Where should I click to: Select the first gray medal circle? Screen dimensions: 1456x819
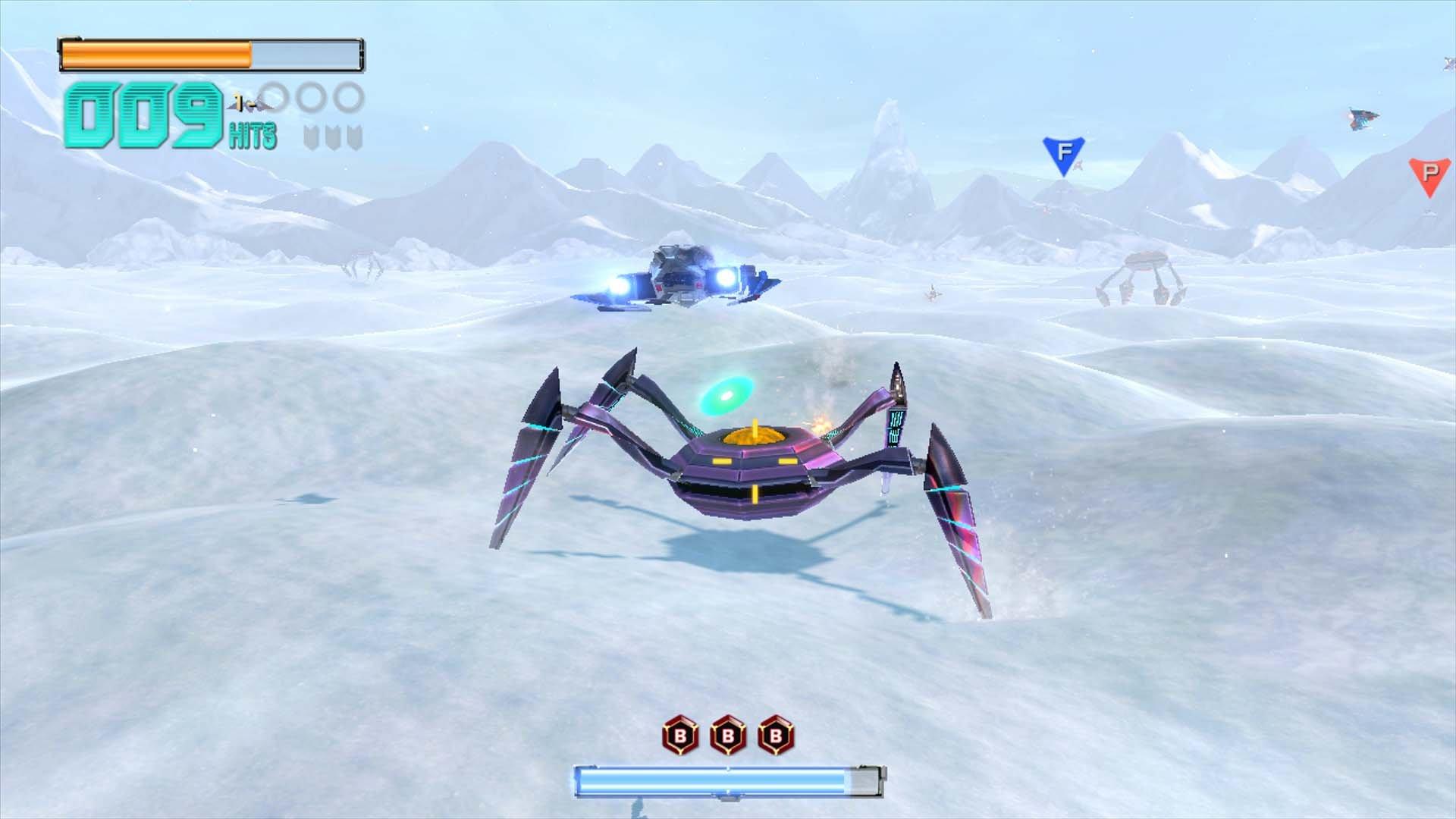274,98
